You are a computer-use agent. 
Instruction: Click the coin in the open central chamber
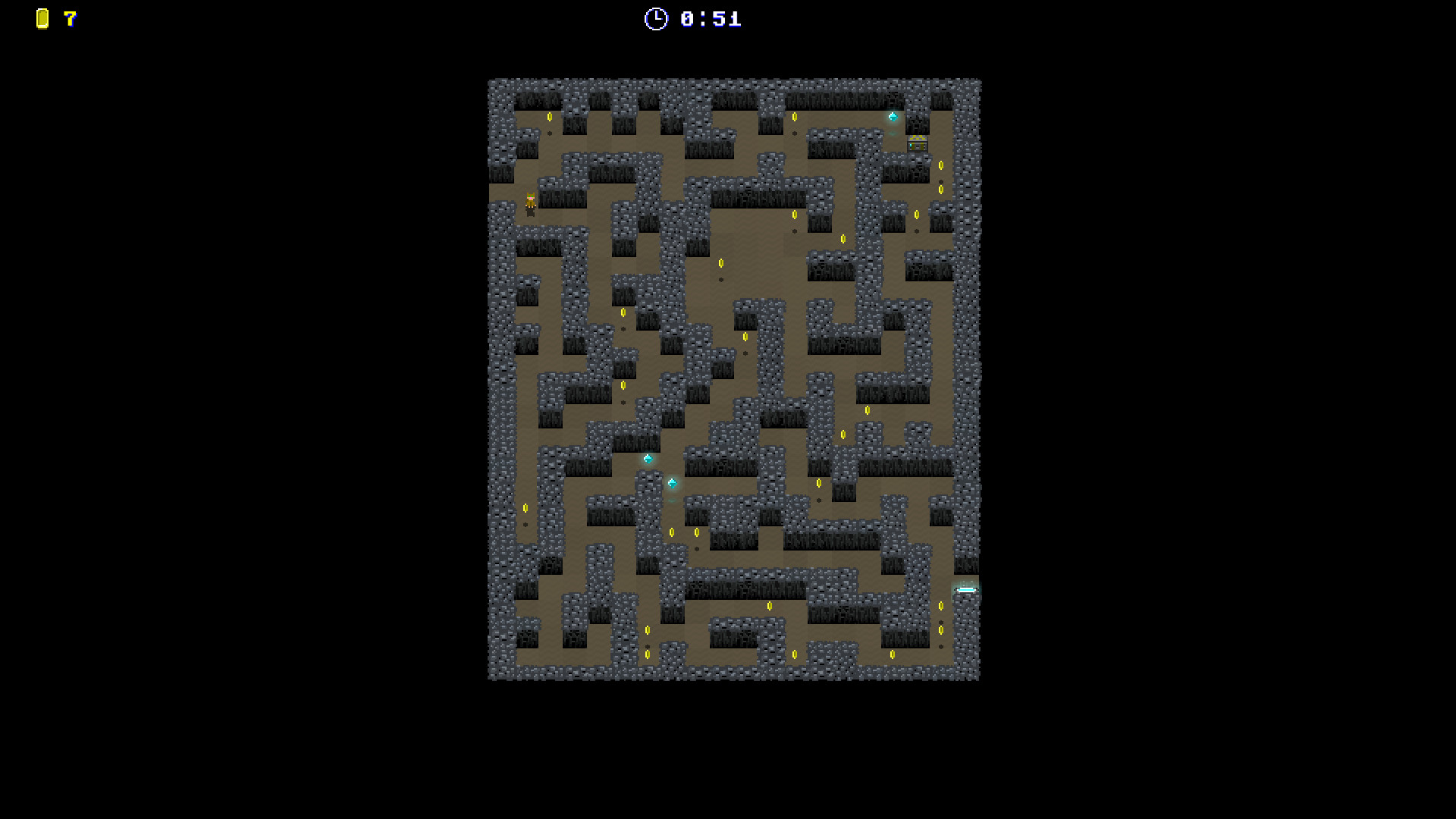720,261
